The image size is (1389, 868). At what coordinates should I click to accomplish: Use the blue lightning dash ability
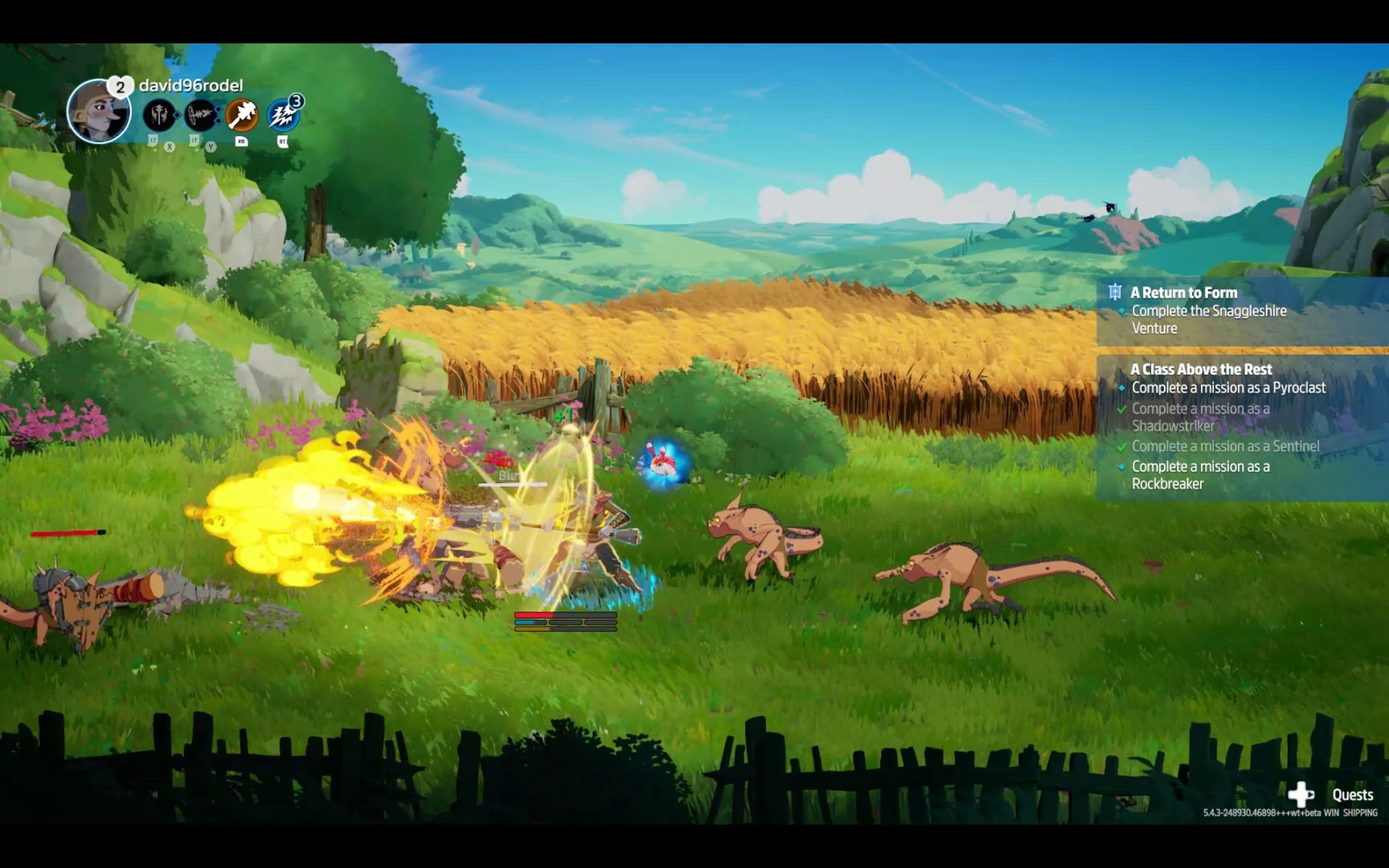pyautogui.click(x=283, y=114)
